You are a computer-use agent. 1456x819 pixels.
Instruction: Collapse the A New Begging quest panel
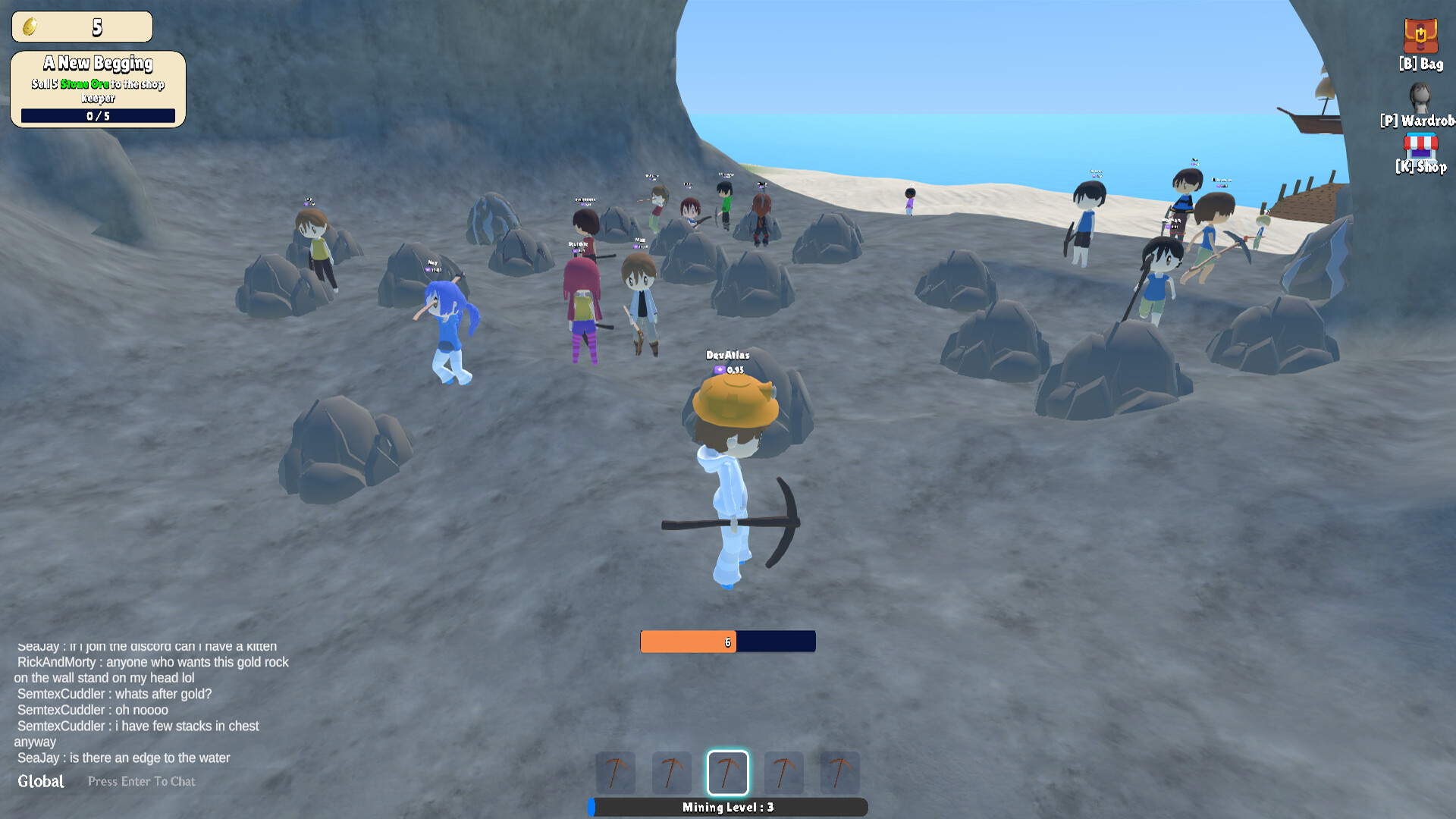point(99,64)
